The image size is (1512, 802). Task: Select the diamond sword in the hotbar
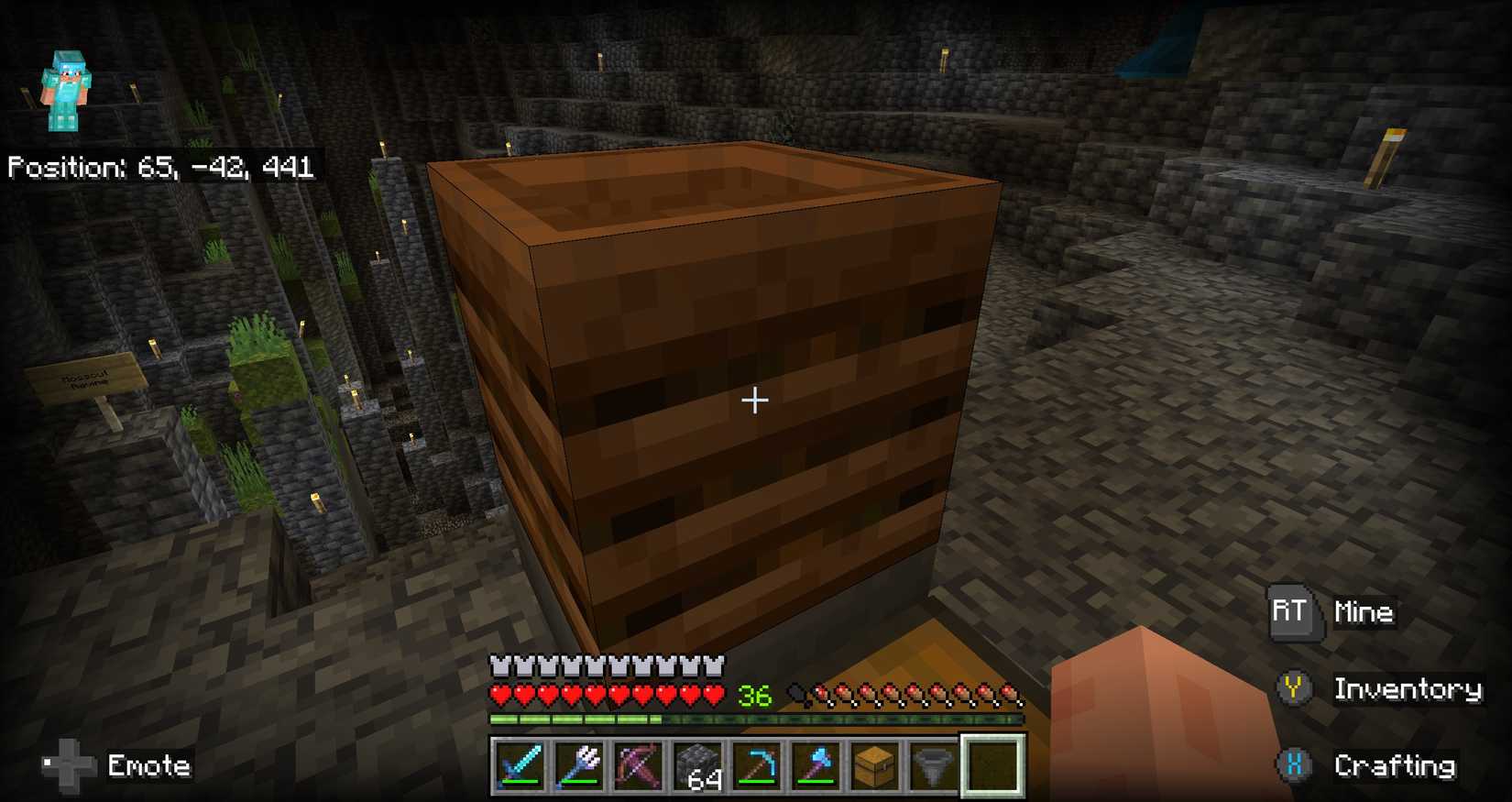coord(520,765)
